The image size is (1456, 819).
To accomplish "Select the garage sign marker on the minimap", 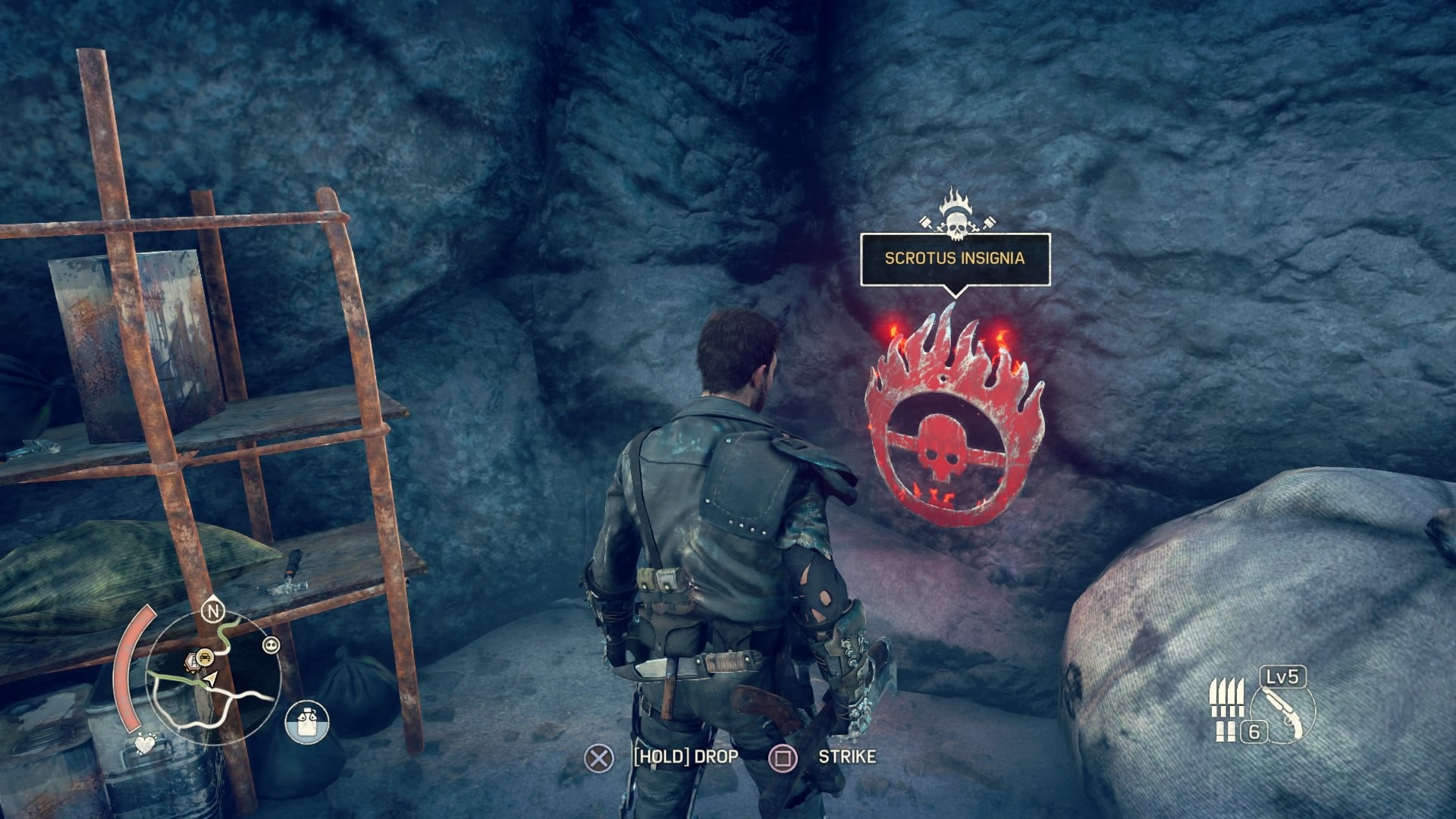I will tap(193, 661).
